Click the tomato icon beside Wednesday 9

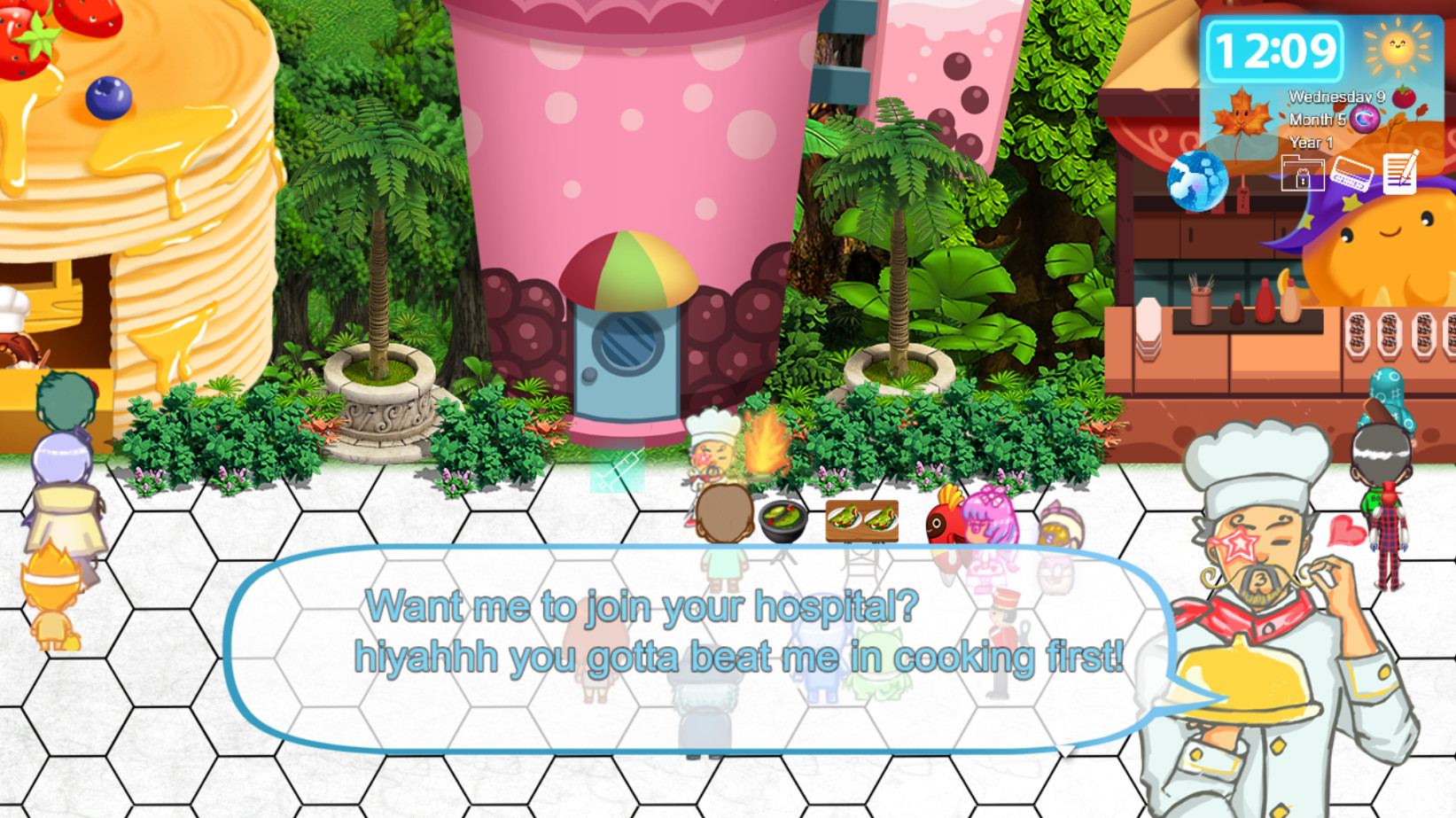tap(1403, 97)
